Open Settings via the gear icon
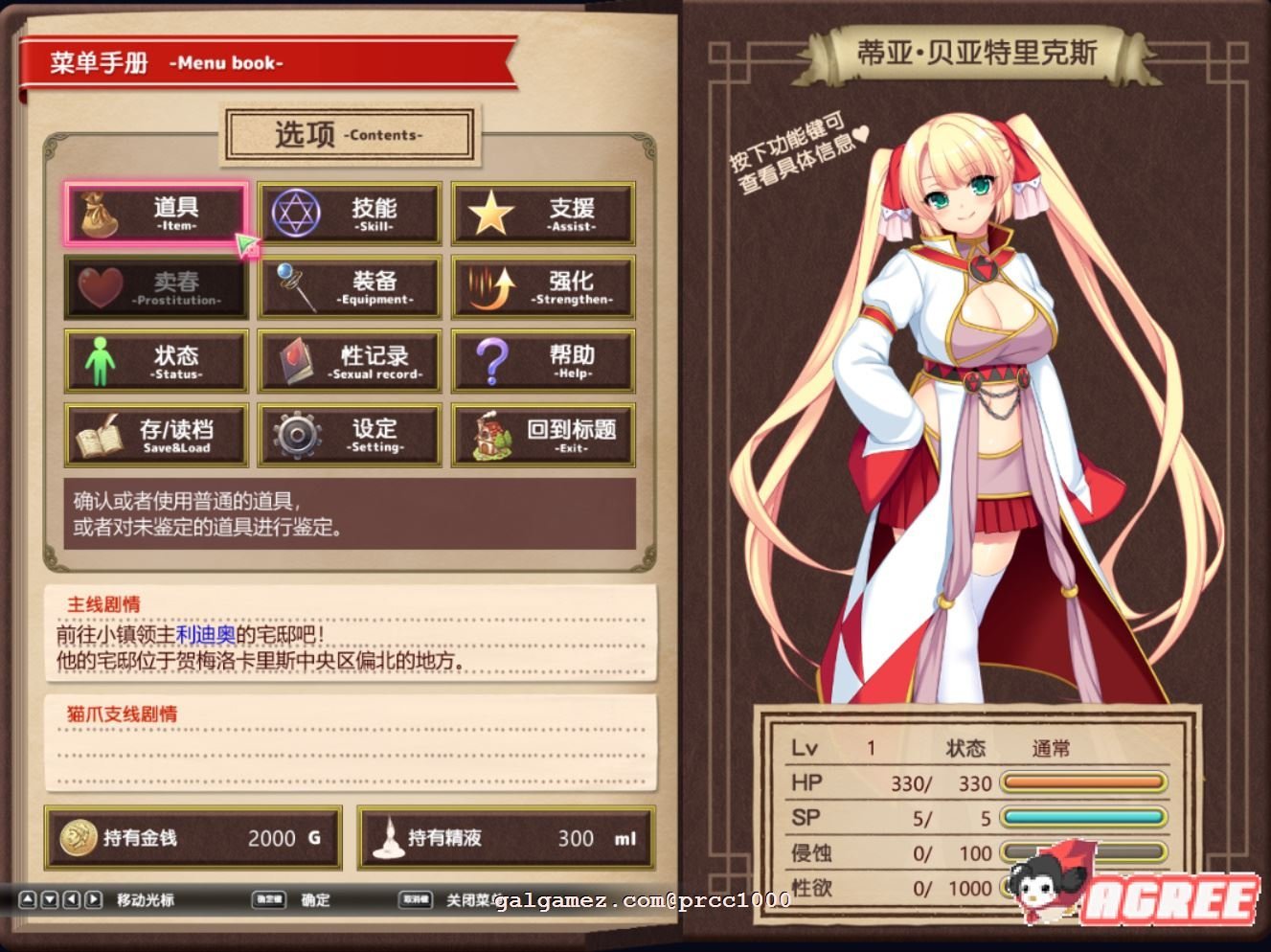This screenshot has height=952, width=1271. (296, 436)
